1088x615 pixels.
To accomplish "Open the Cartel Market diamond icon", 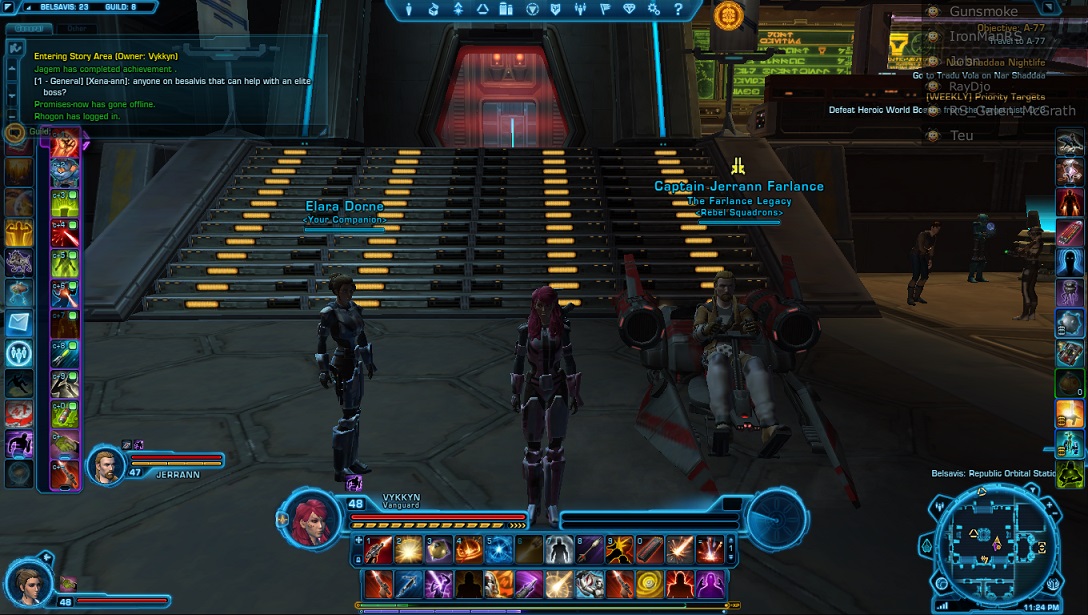I will (629, 9).
